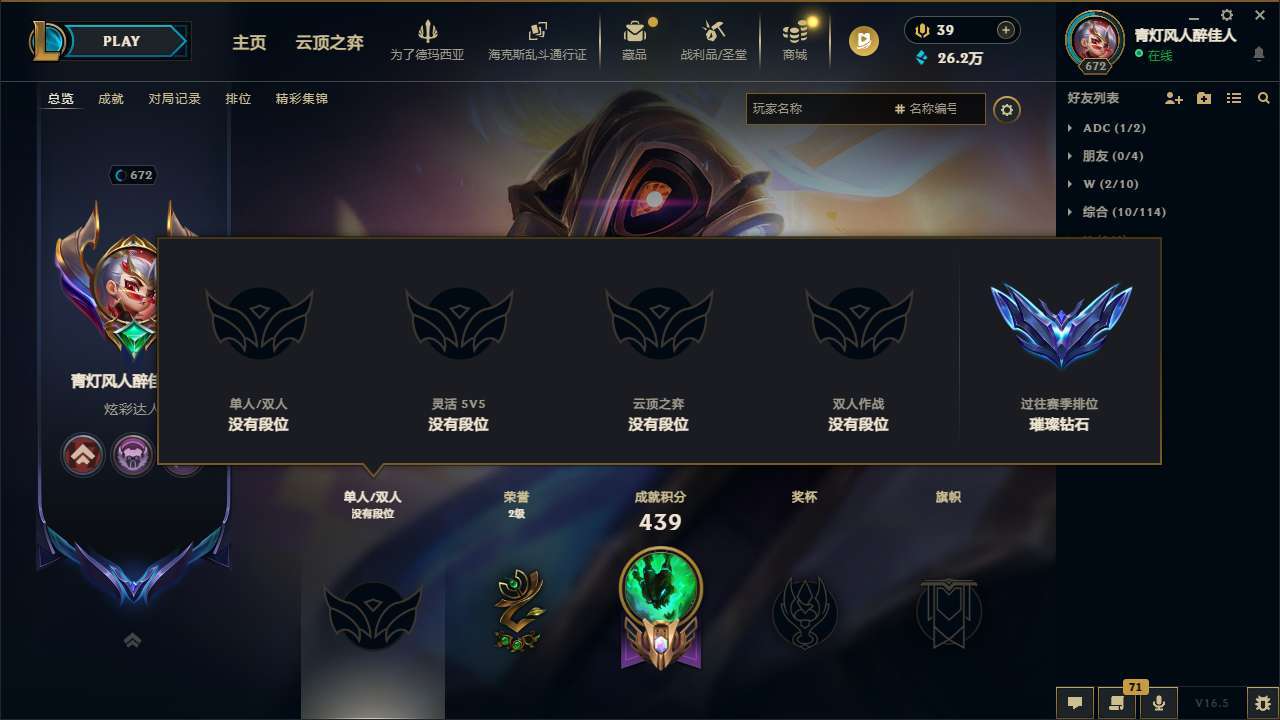Viewport: 1280px width, 720px height.
Task: Open the 为了德玛西亚 event page
Action: [x=430, y=40]
